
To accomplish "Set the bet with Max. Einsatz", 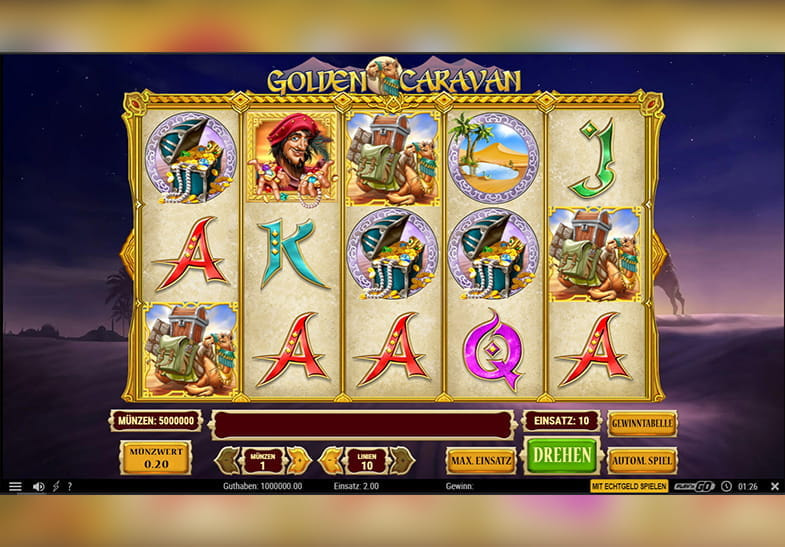I will point(480,460).
